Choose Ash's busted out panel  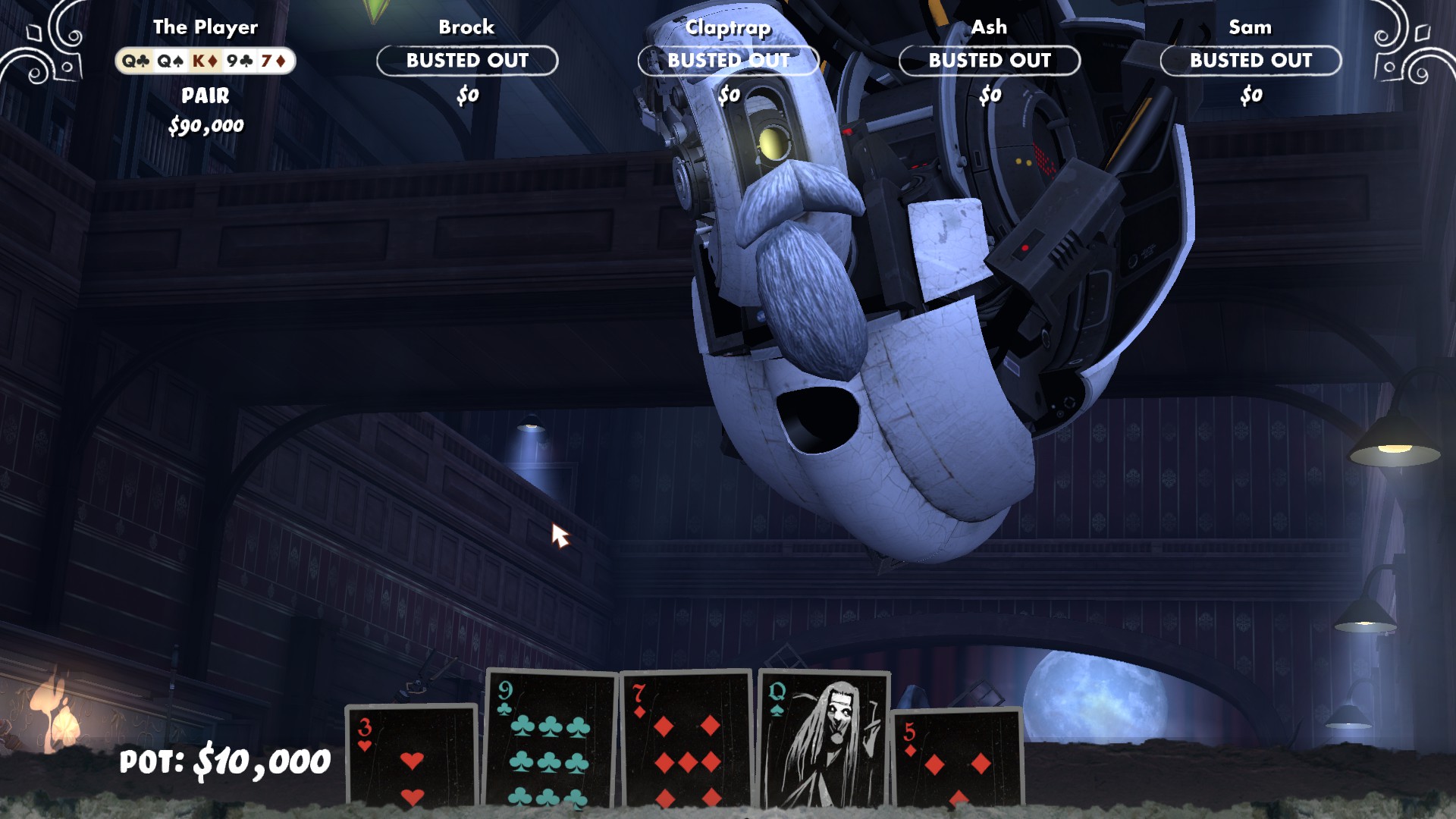pos(990,61)
